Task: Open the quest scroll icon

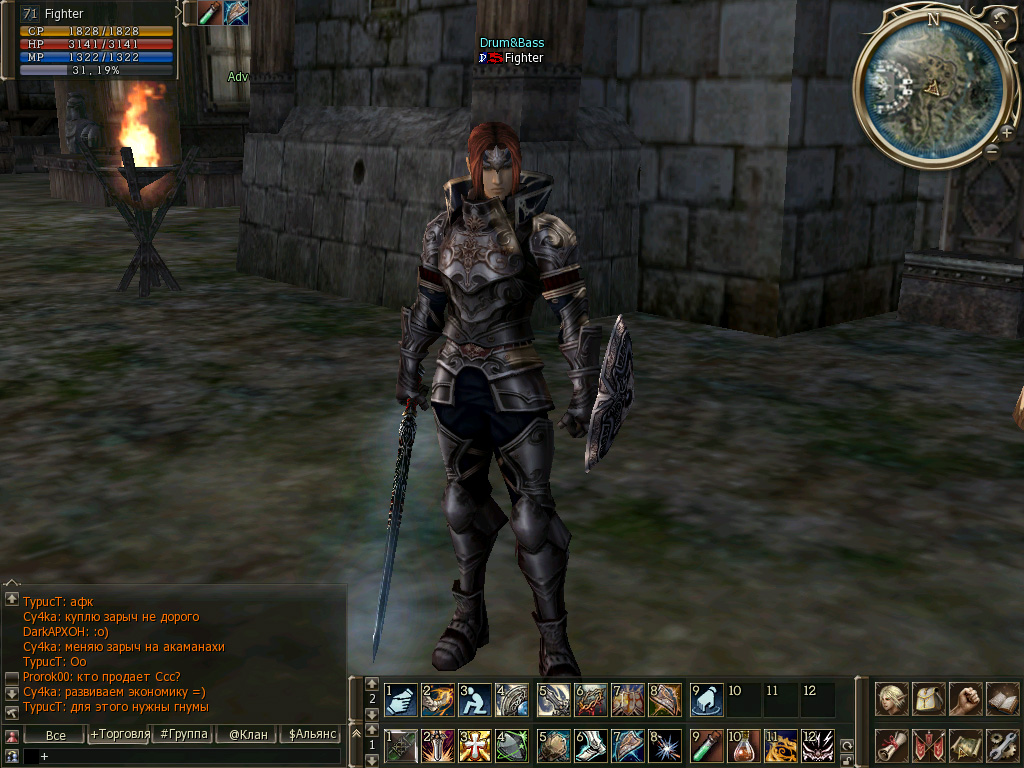Action: click(892, 745)
